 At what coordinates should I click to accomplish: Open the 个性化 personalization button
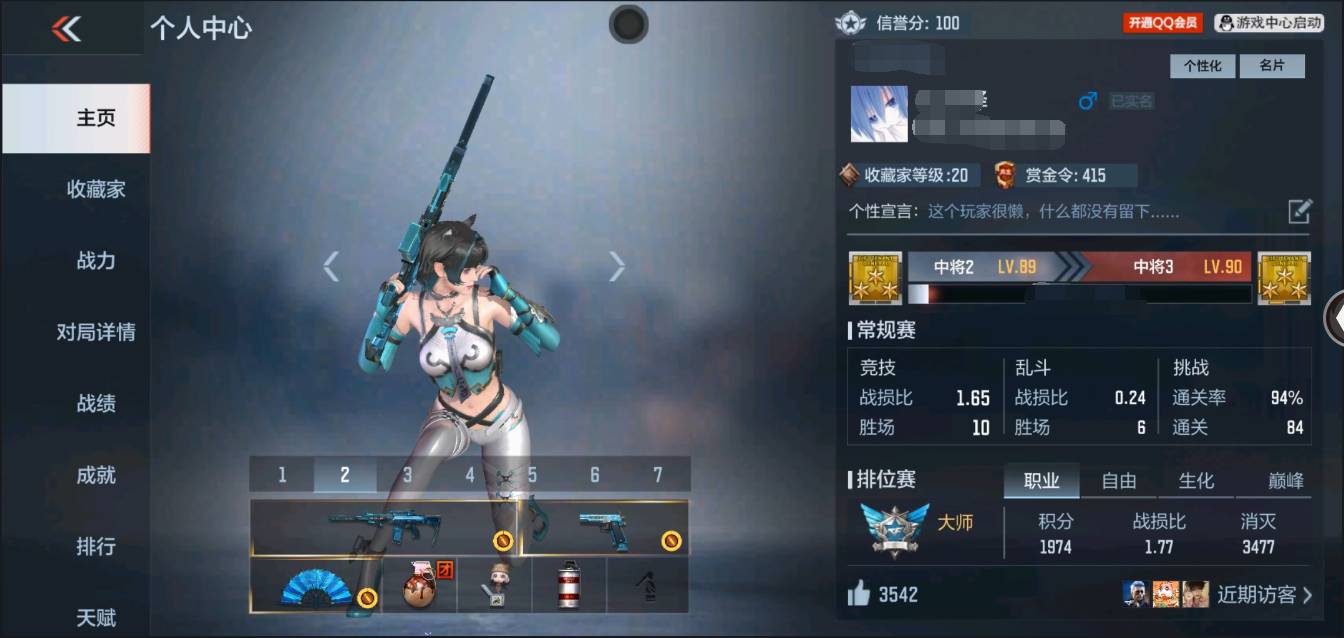pos(1203,66)
